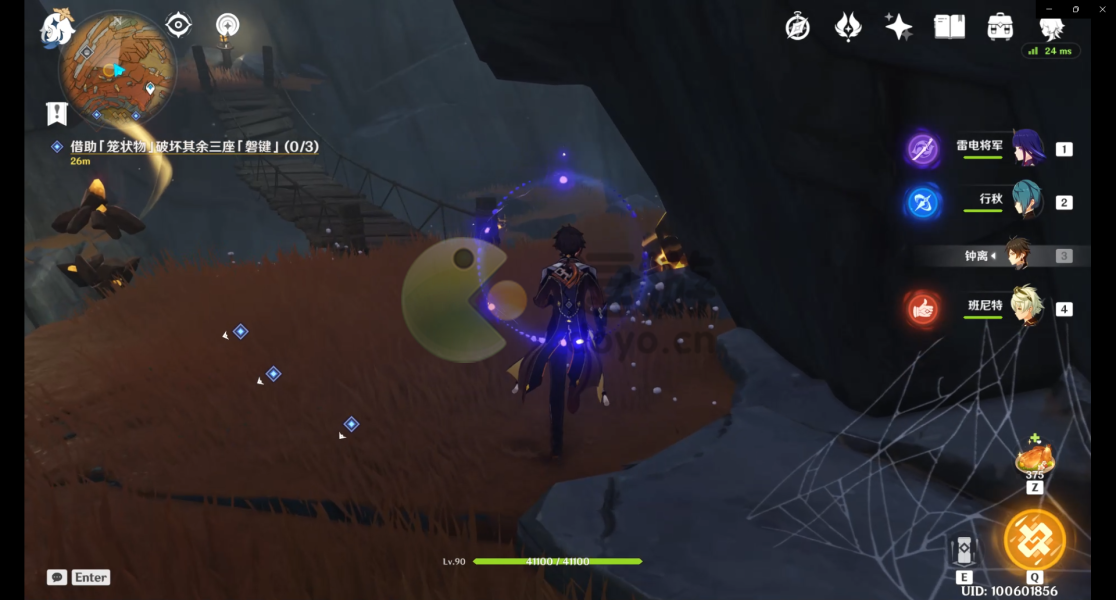1116x600 pixels.
Task: Close the game window
Action: point(1103,9)
